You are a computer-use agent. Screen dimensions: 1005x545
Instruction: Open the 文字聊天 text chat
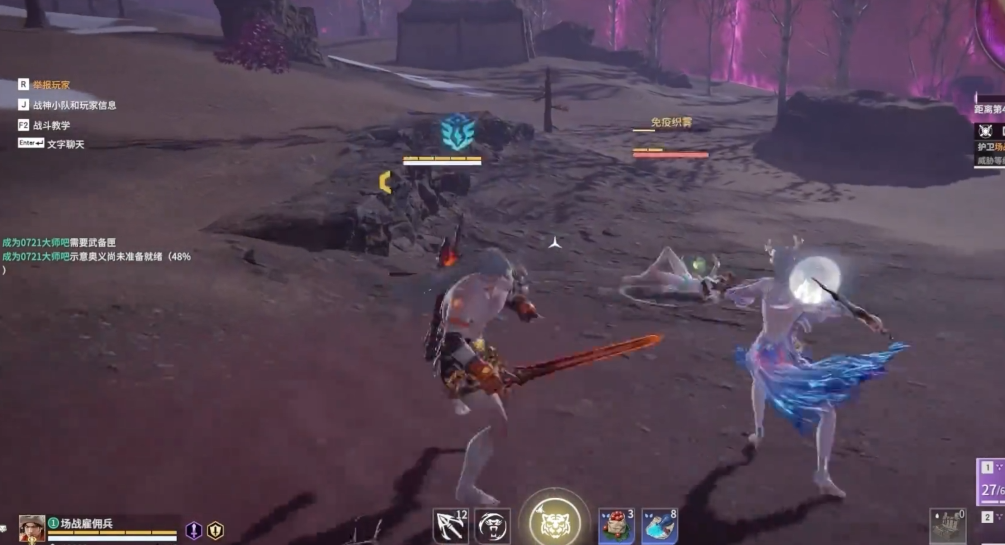pos(65,144)
